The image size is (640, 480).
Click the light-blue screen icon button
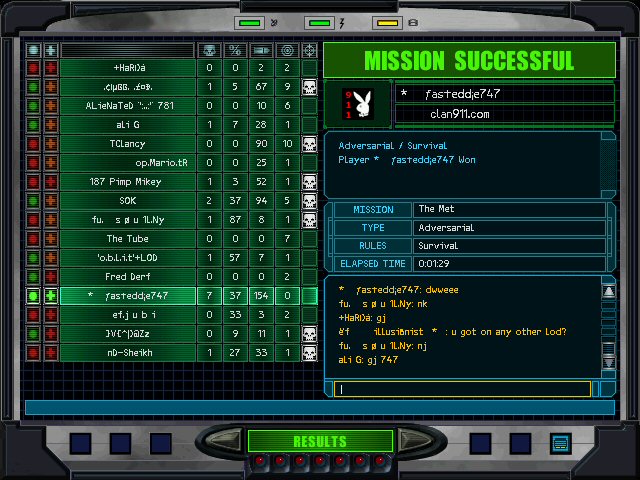click(x=560, y=443)
